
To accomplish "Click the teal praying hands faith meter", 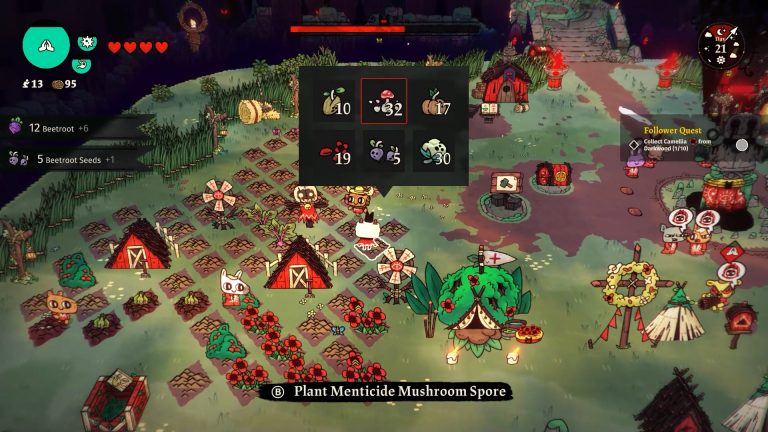I will 46,44.
